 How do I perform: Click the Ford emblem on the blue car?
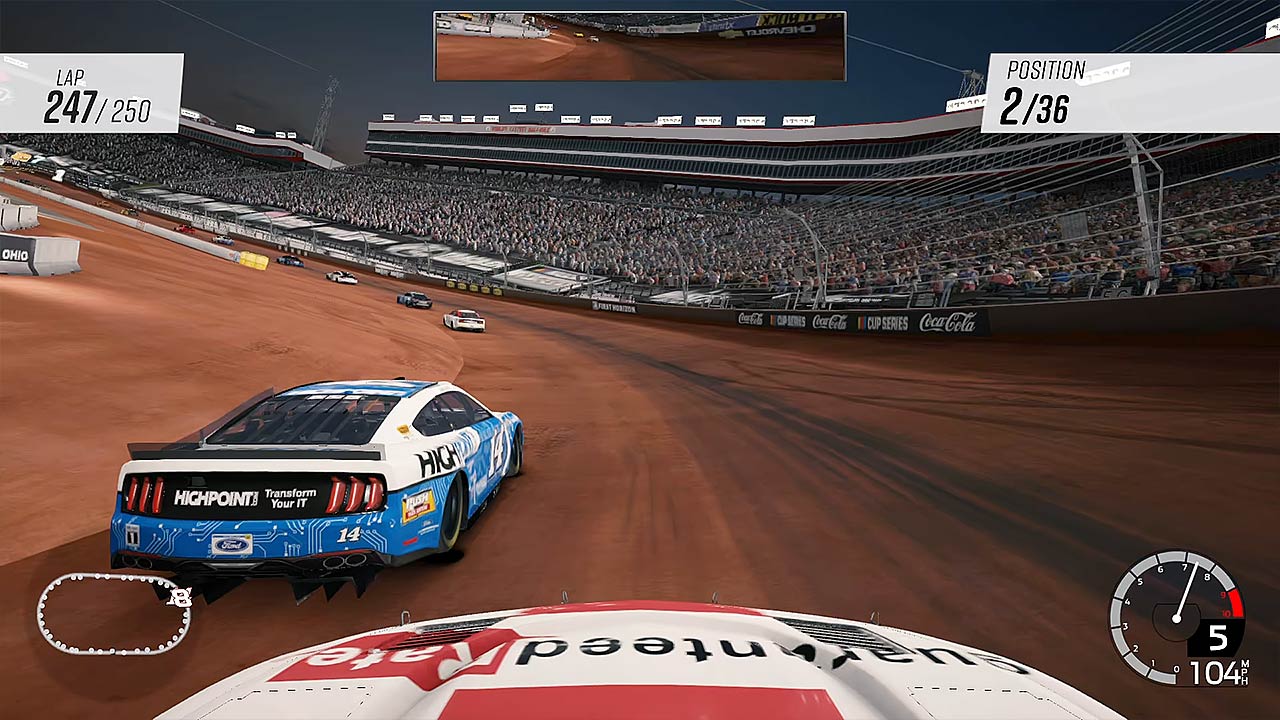coord(232,543)
